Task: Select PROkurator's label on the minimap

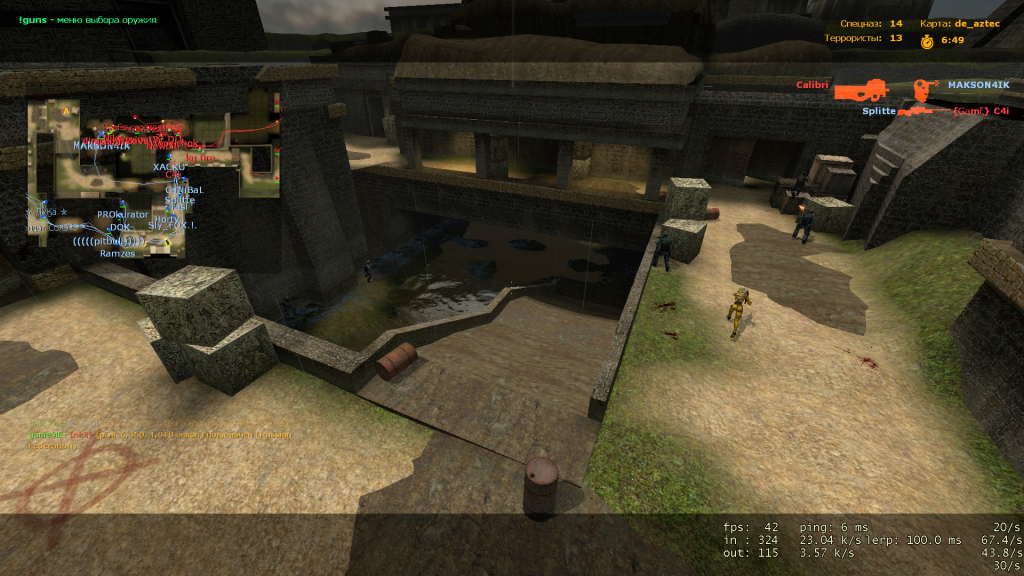Action: click(122, 215)
